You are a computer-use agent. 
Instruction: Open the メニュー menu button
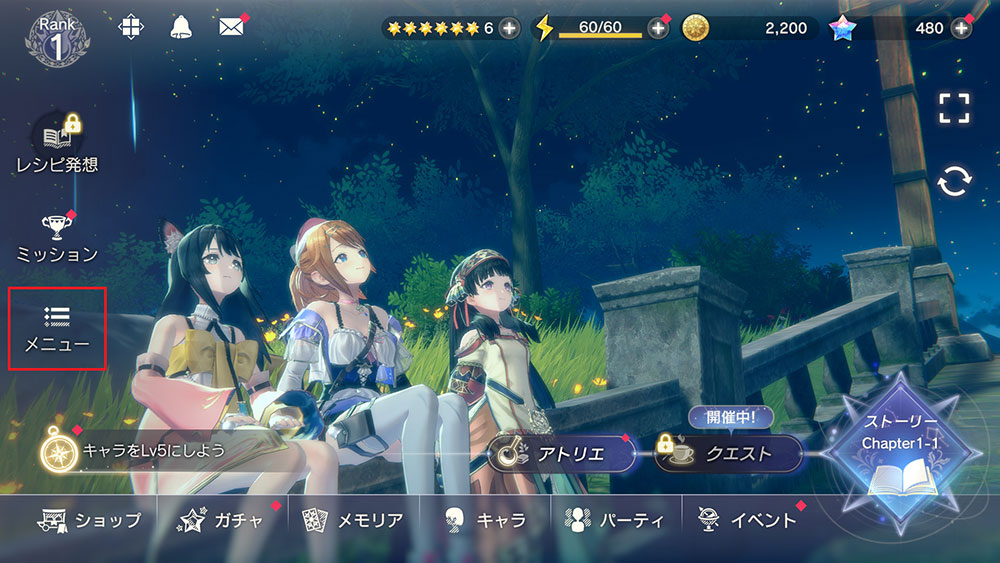tap(57, 329)
